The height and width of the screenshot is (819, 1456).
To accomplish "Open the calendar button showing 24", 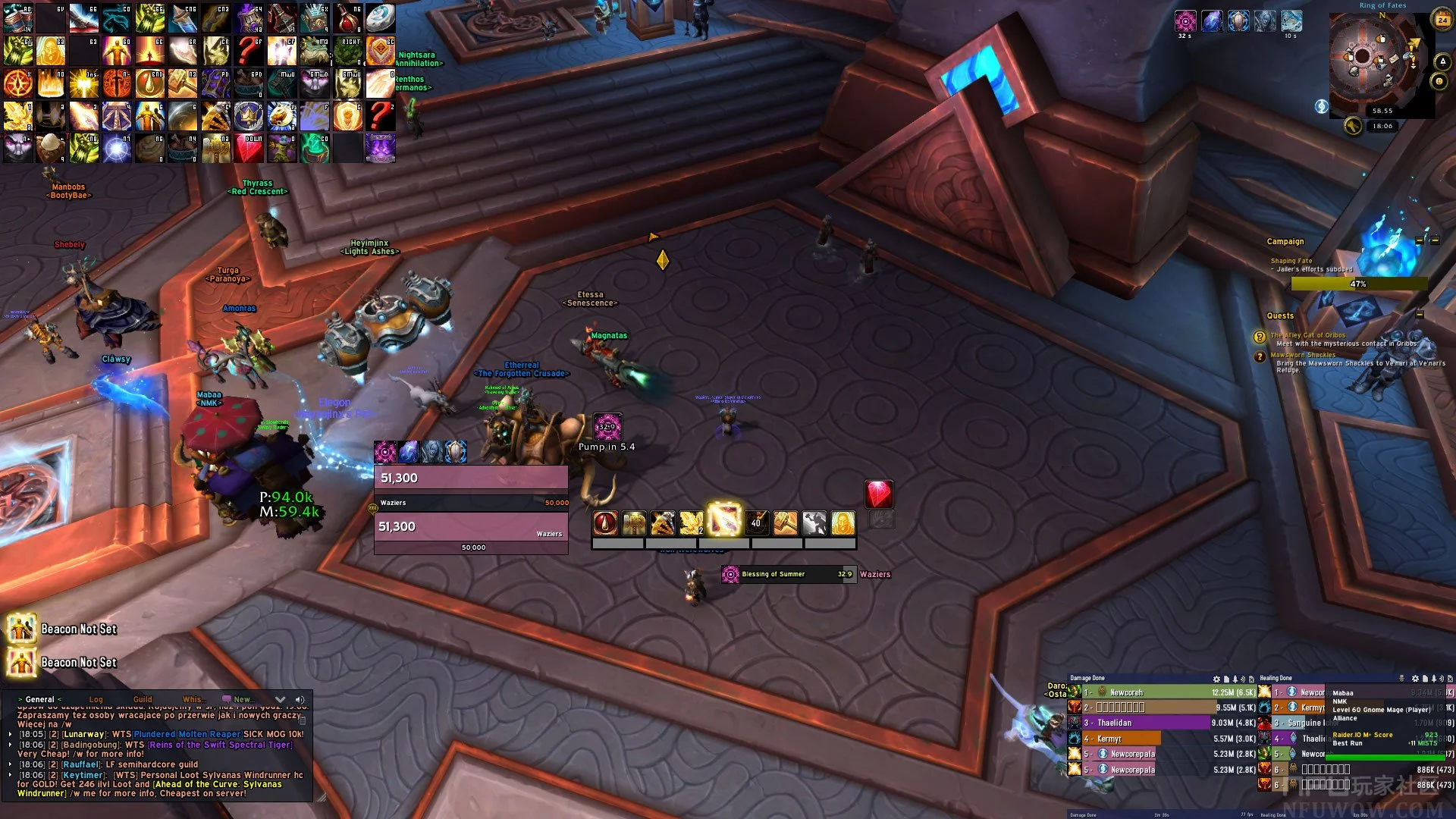I will click(1442, 20).
